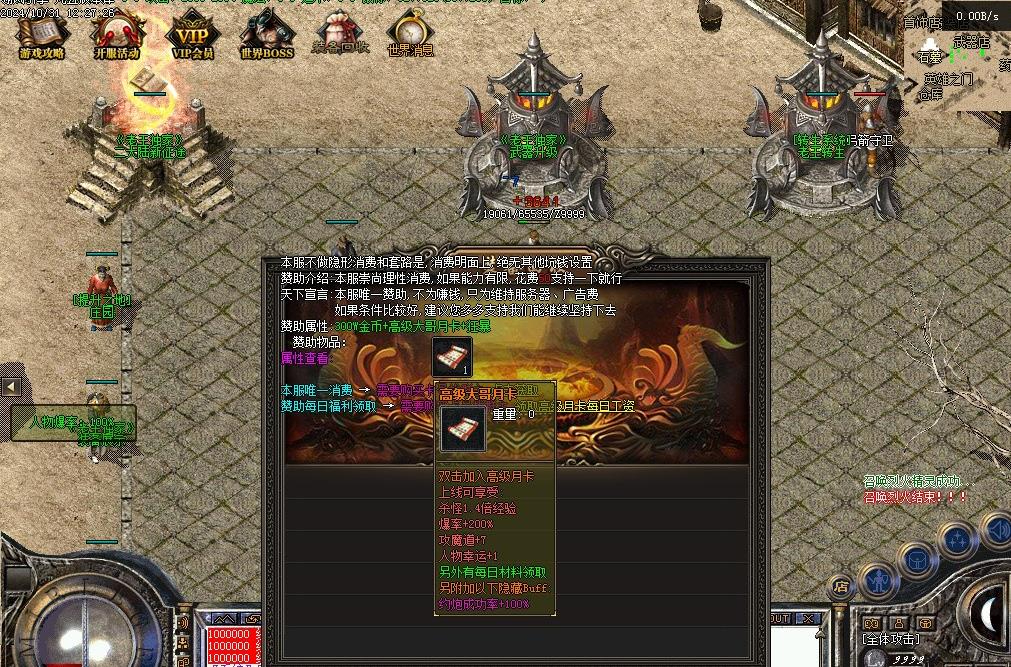Open the bag inventory round button
The height and width of the screenshot is (667, 1011).
(x=915, y=558)
